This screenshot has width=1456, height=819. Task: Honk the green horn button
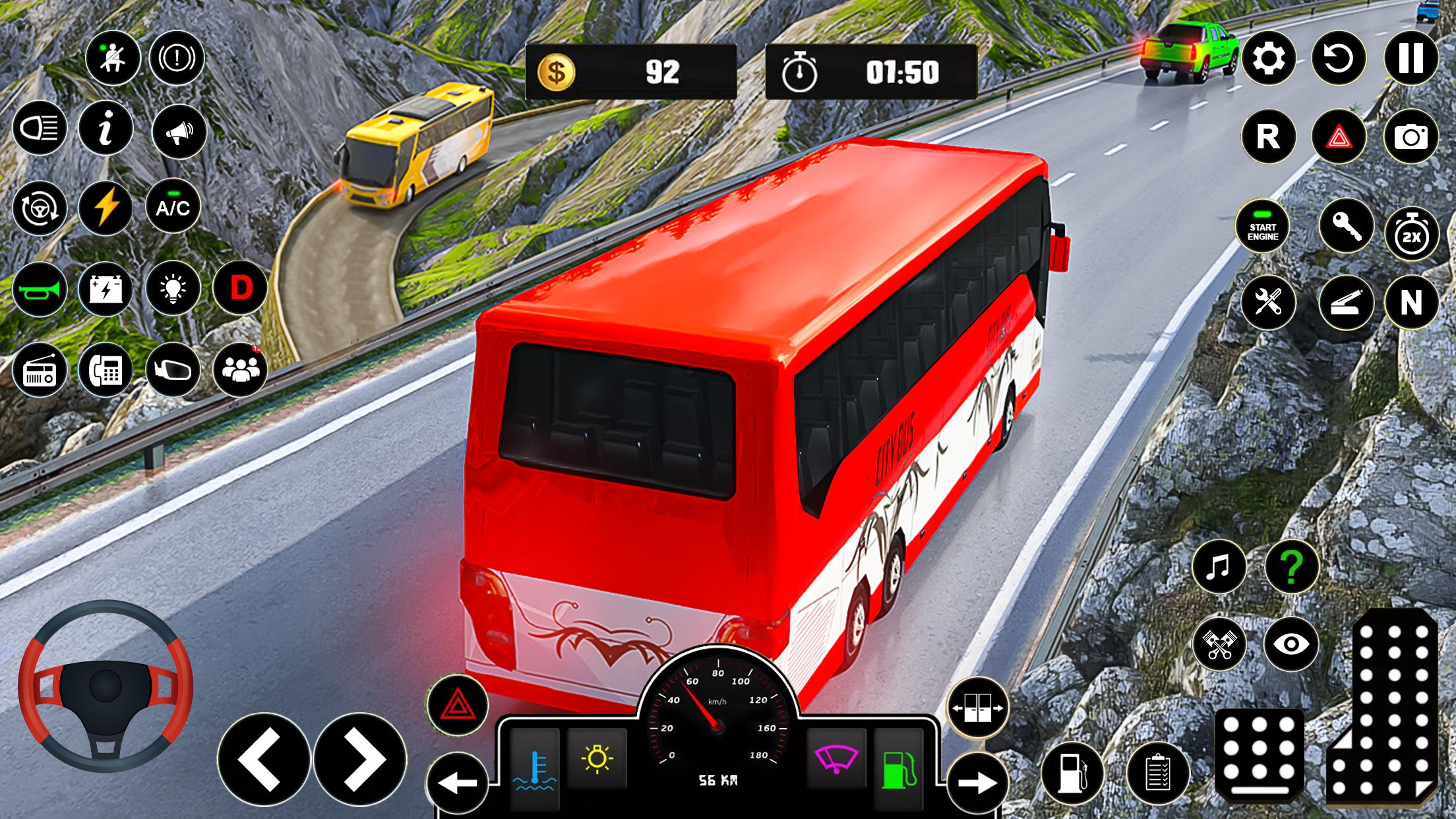40,289
